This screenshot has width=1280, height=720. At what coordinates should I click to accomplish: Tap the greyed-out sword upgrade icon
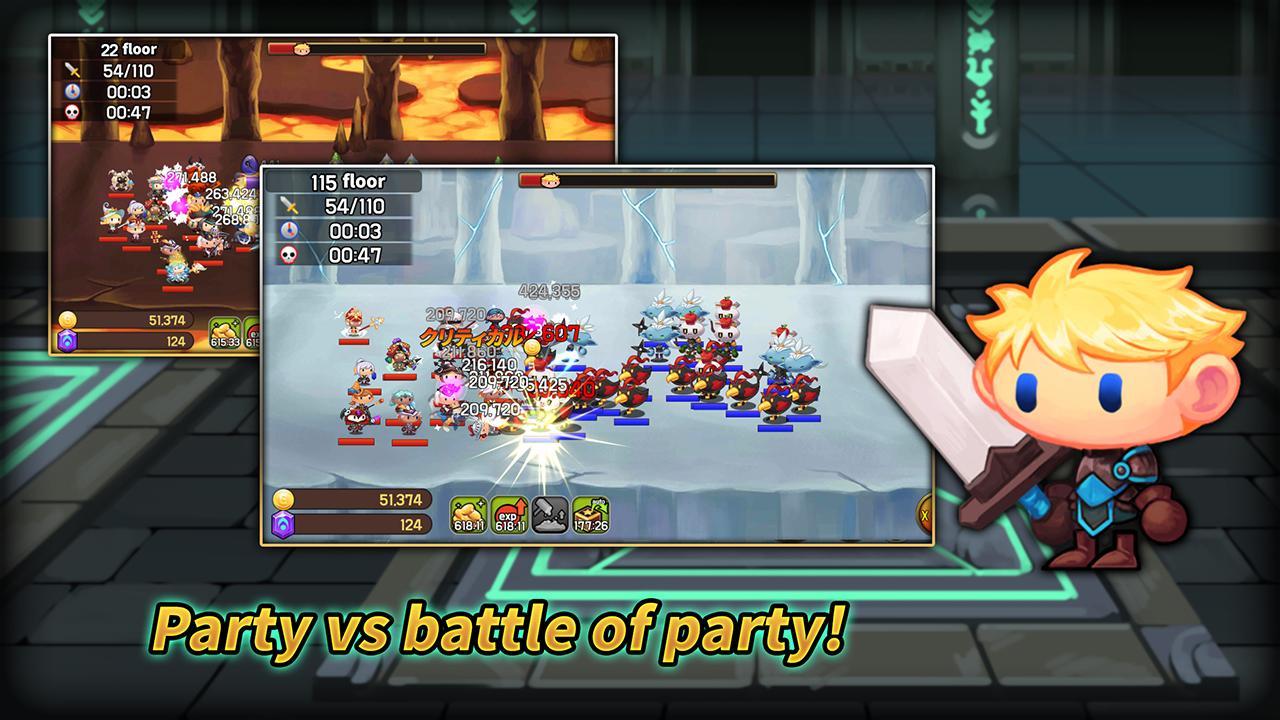pos(550,514)
